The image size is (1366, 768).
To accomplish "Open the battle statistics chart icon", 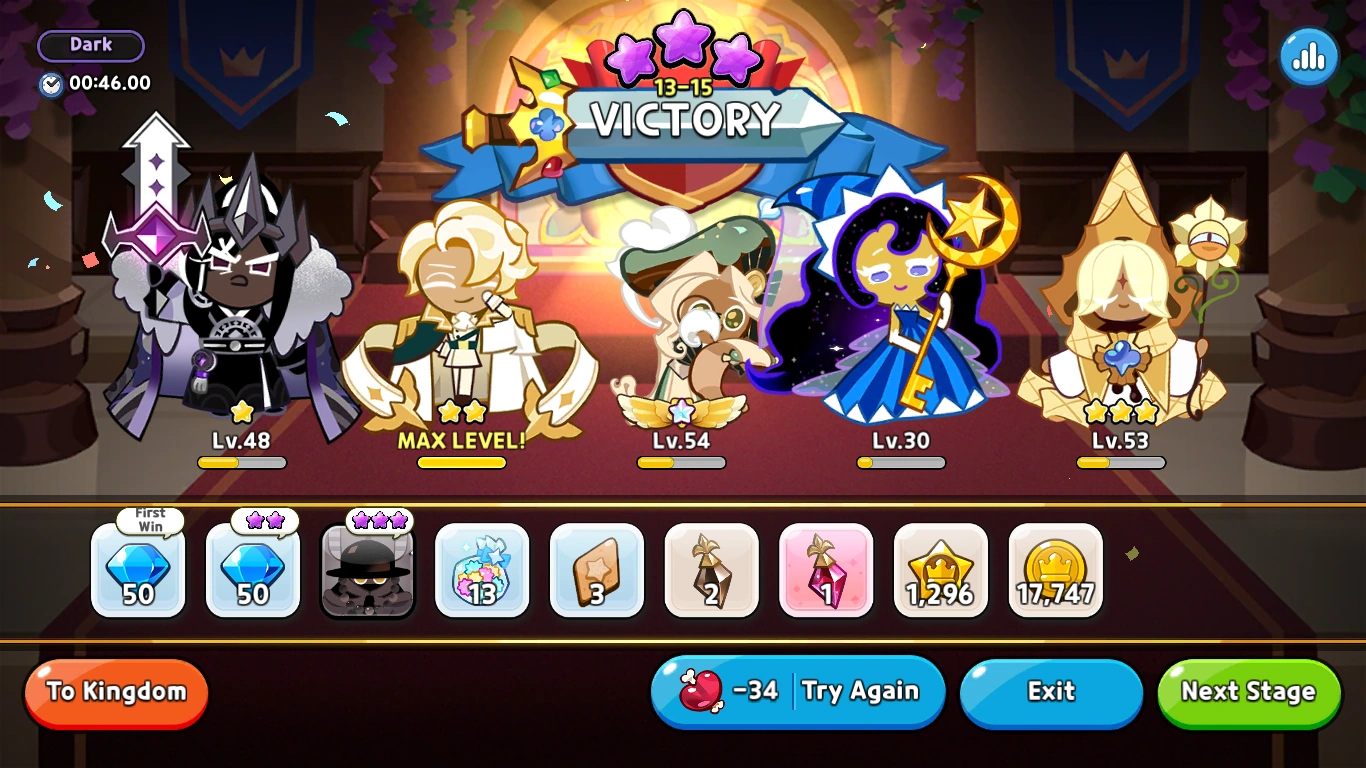I will tap(1308, 57).
